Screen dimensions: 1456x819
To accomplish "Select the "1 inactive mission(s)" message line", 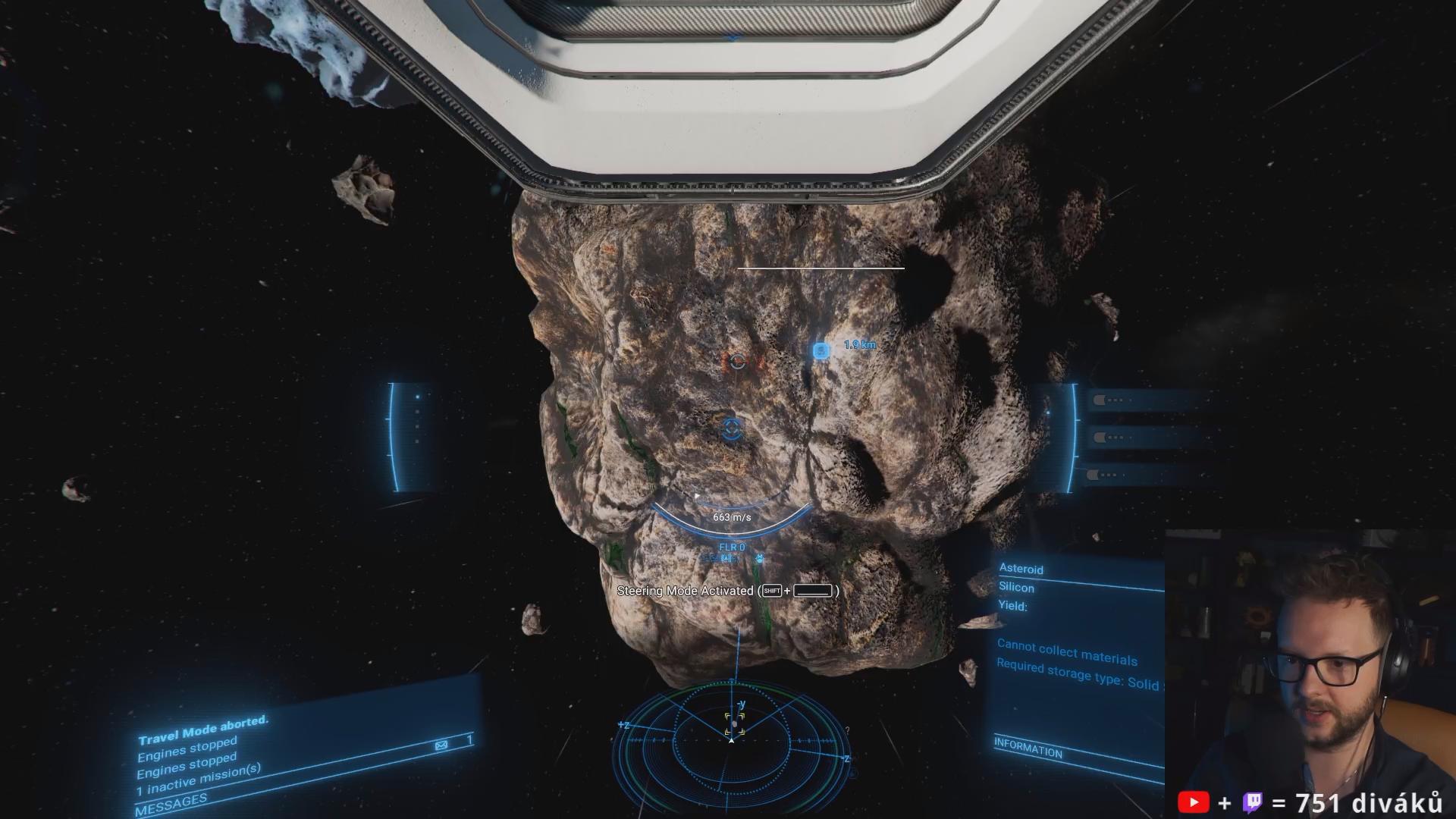I will point(199,780).
